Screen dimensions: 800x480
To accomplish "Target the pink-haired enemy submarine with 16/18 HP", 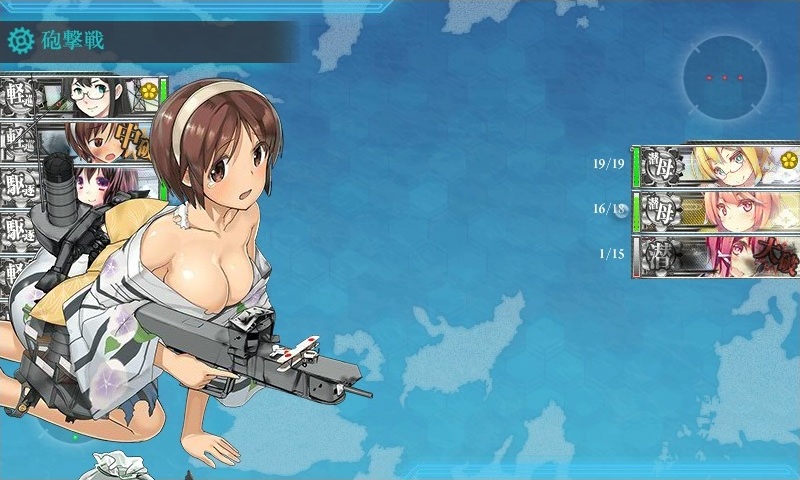I will (718, 211).
